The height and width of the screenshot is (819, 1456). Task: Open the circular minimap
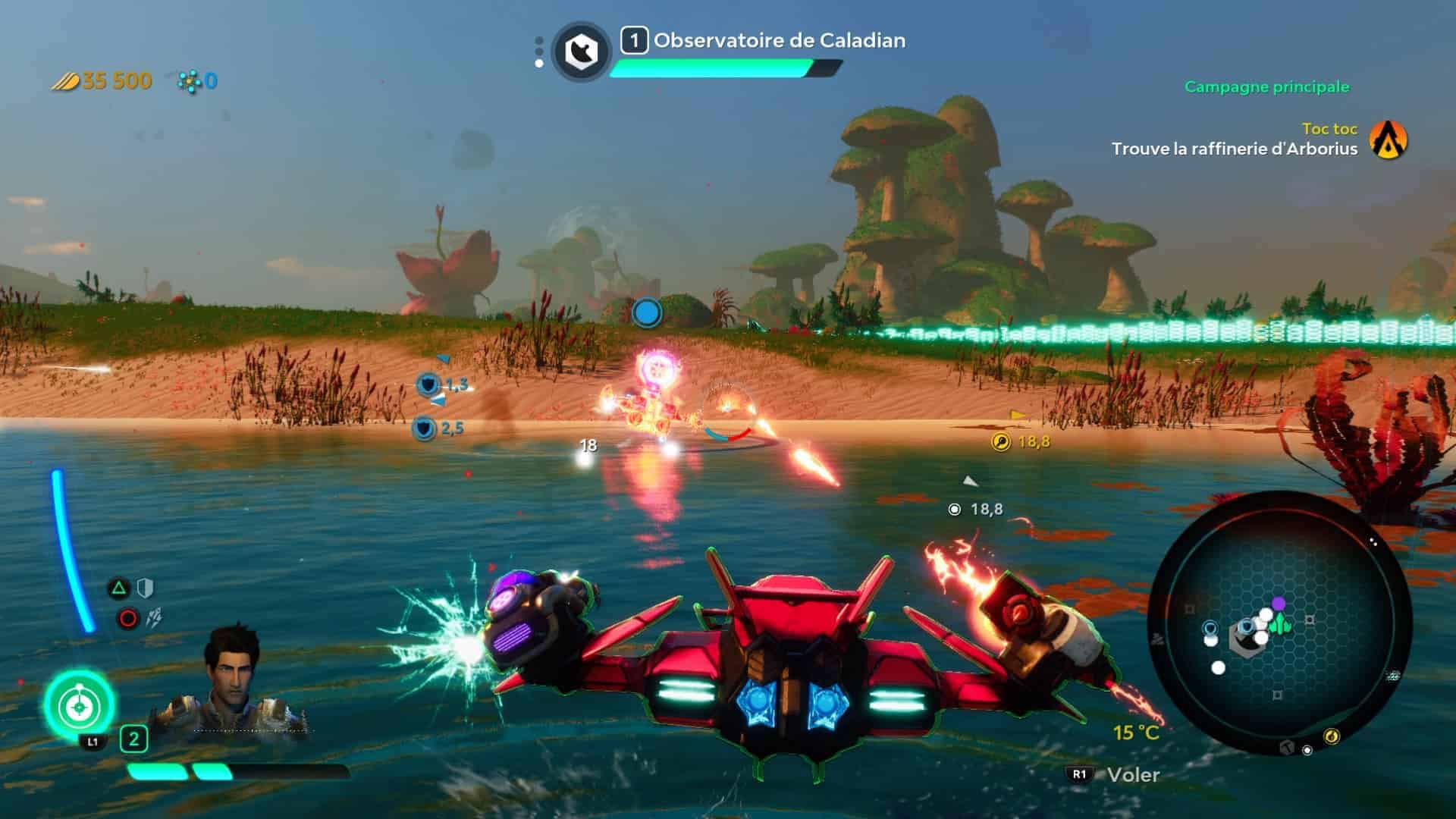coord(1279,623)
